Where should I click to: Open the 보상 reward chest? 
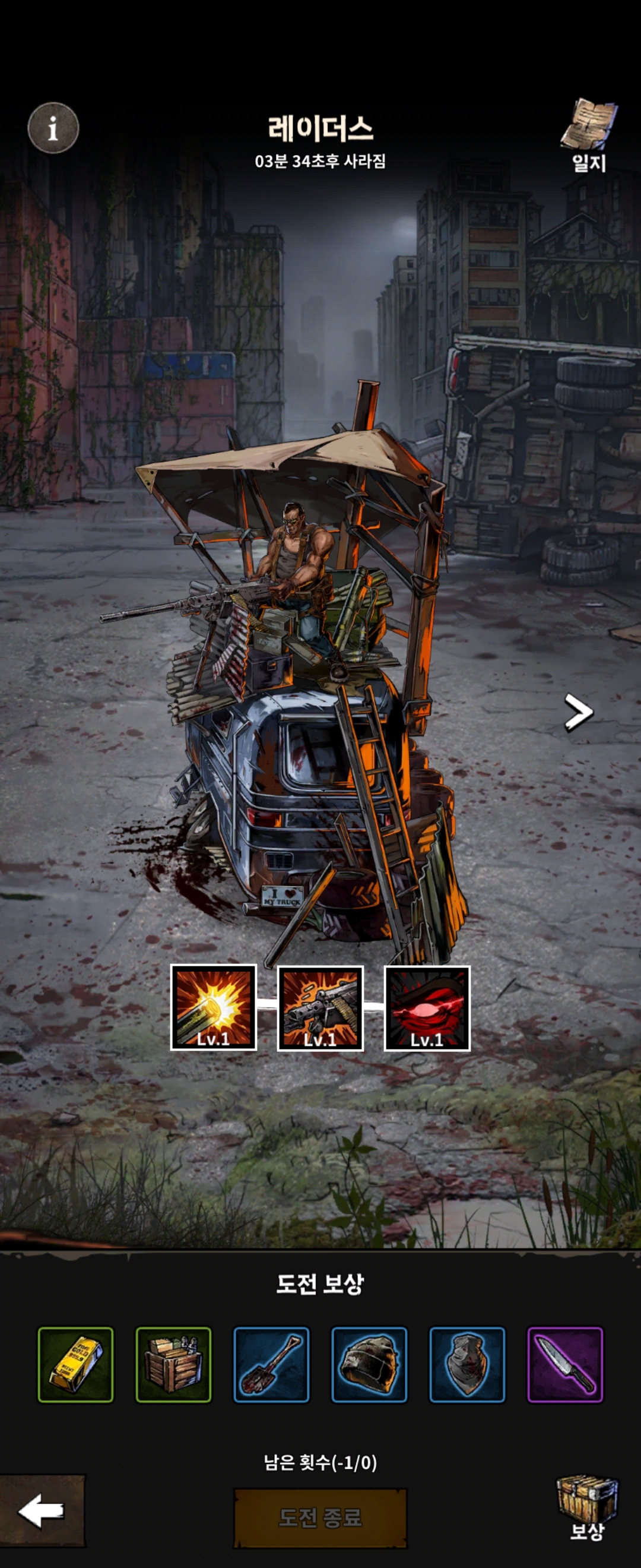(x=587, y=1507)
